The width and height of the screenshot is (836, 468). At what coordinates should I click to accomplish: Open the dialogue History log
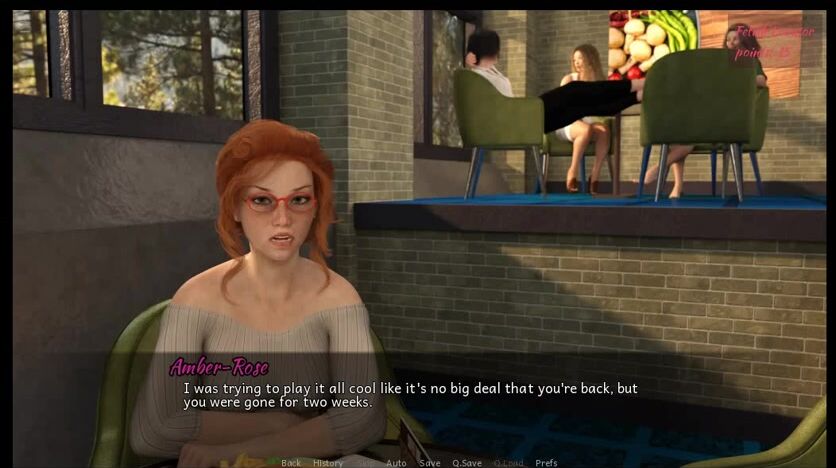coord(328,463)
